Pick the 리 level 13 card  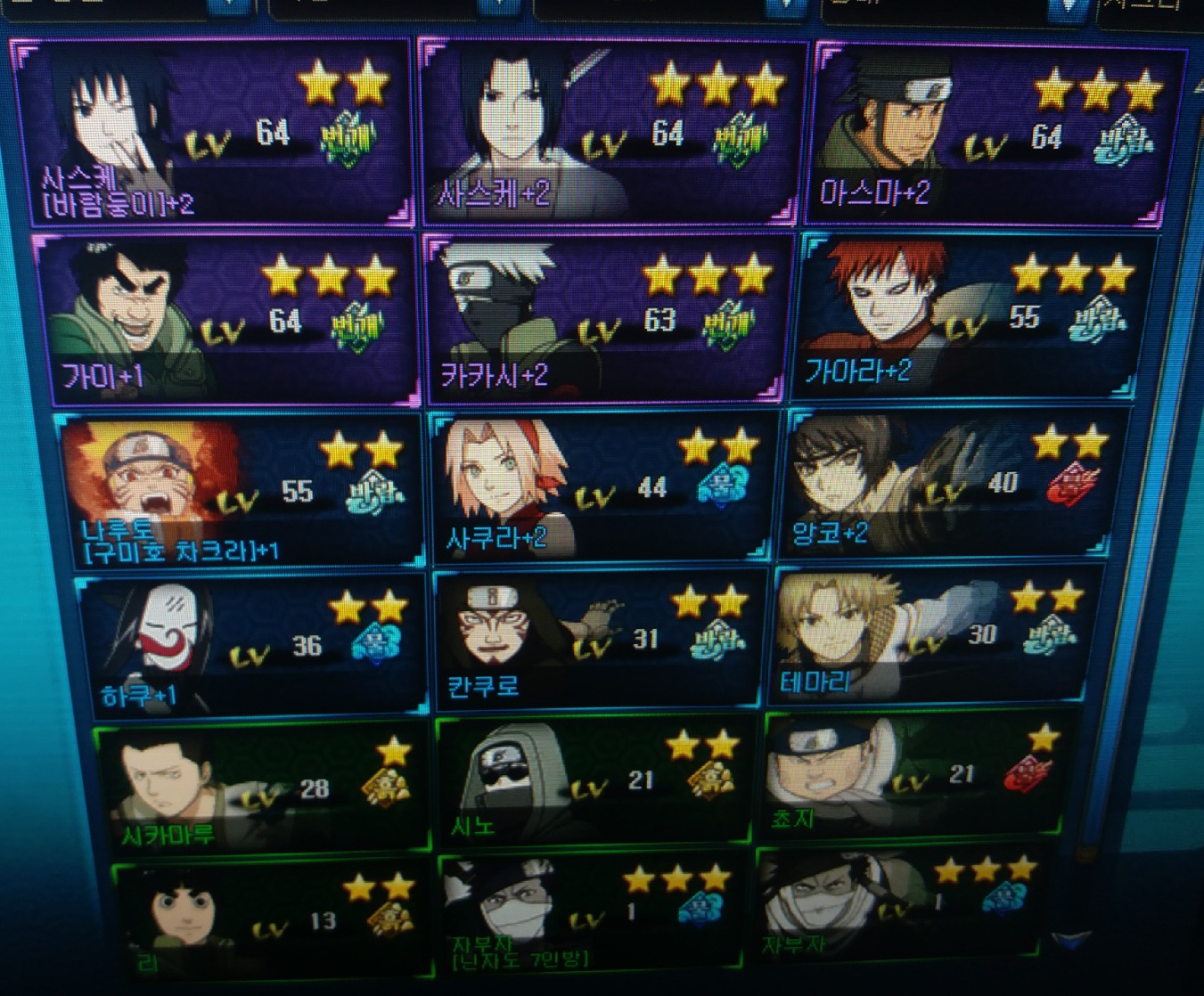(273, 918)
